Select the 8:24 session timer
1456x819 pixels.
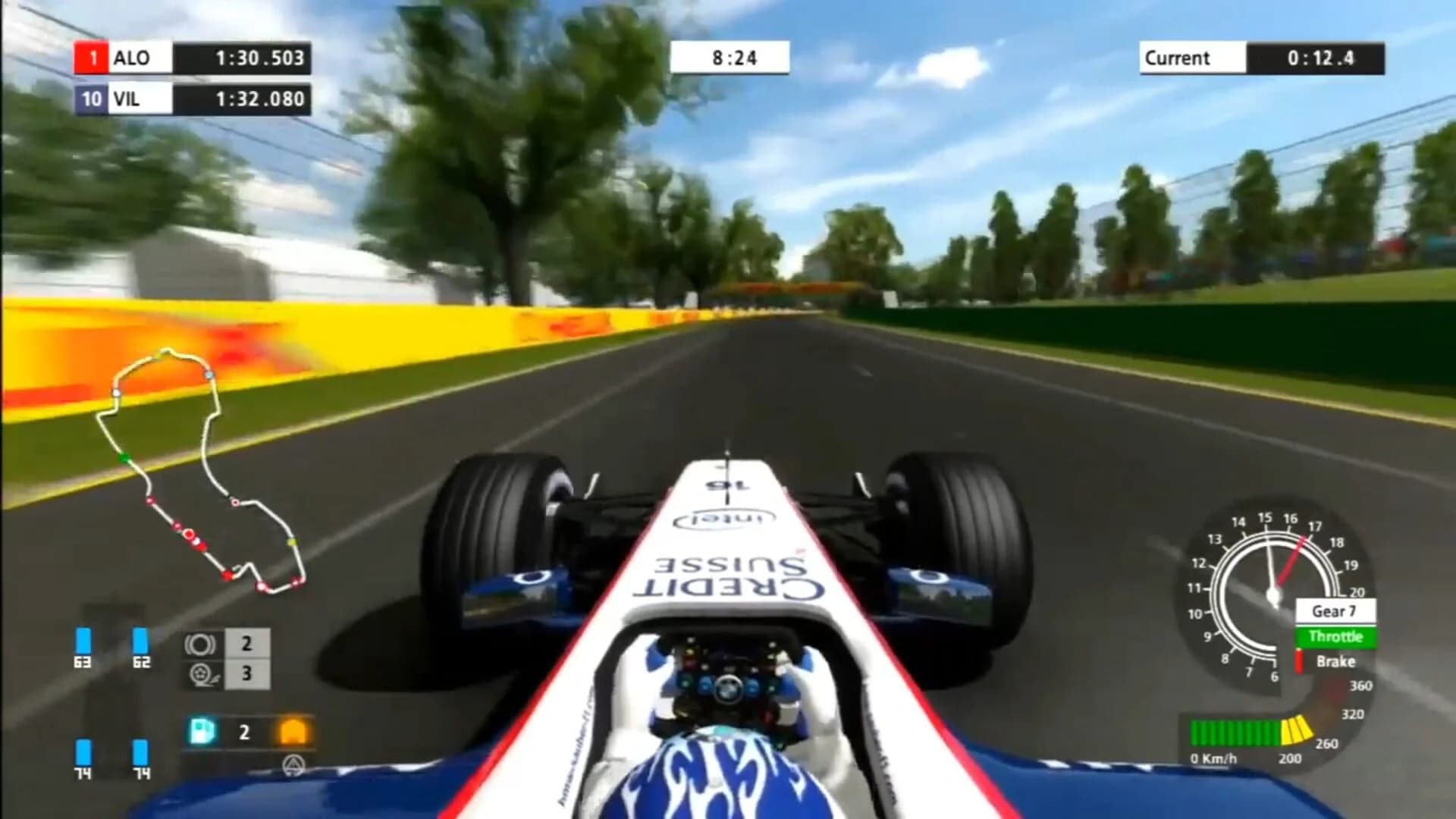coord(730,59)
